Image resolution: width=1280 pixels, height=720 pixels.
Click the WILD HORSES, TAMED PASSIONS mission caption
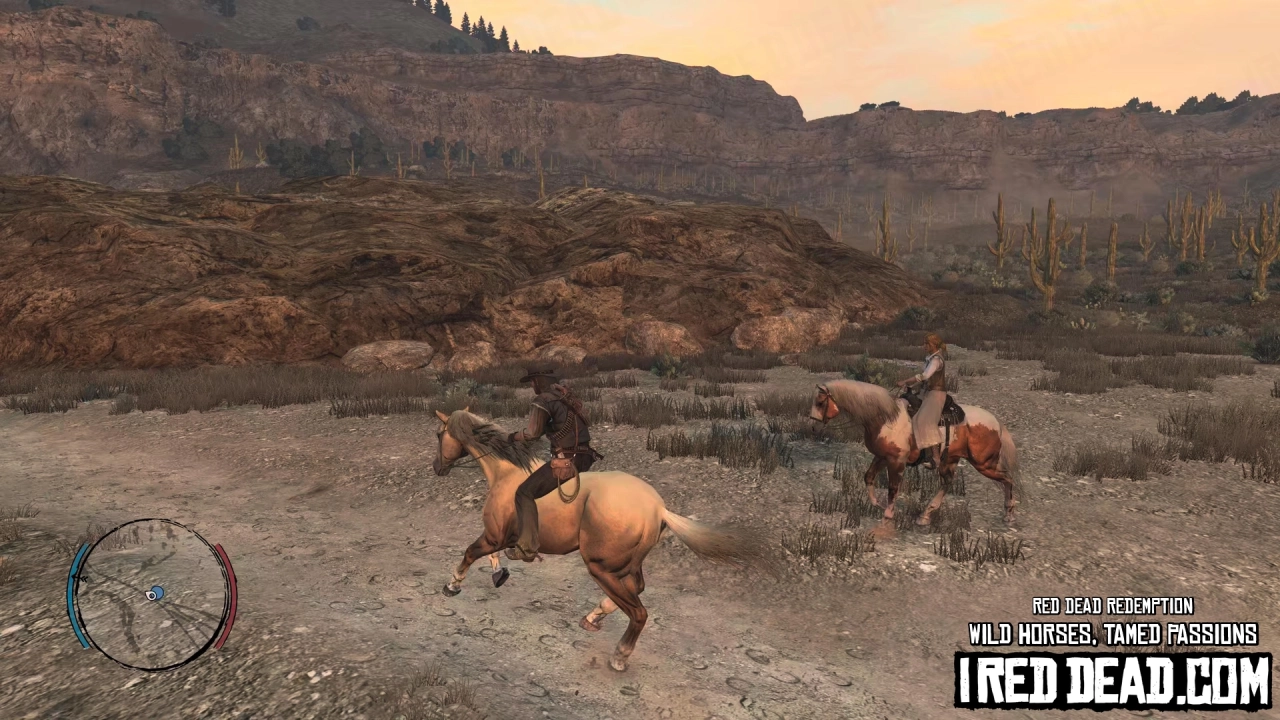click(1112, 632)
